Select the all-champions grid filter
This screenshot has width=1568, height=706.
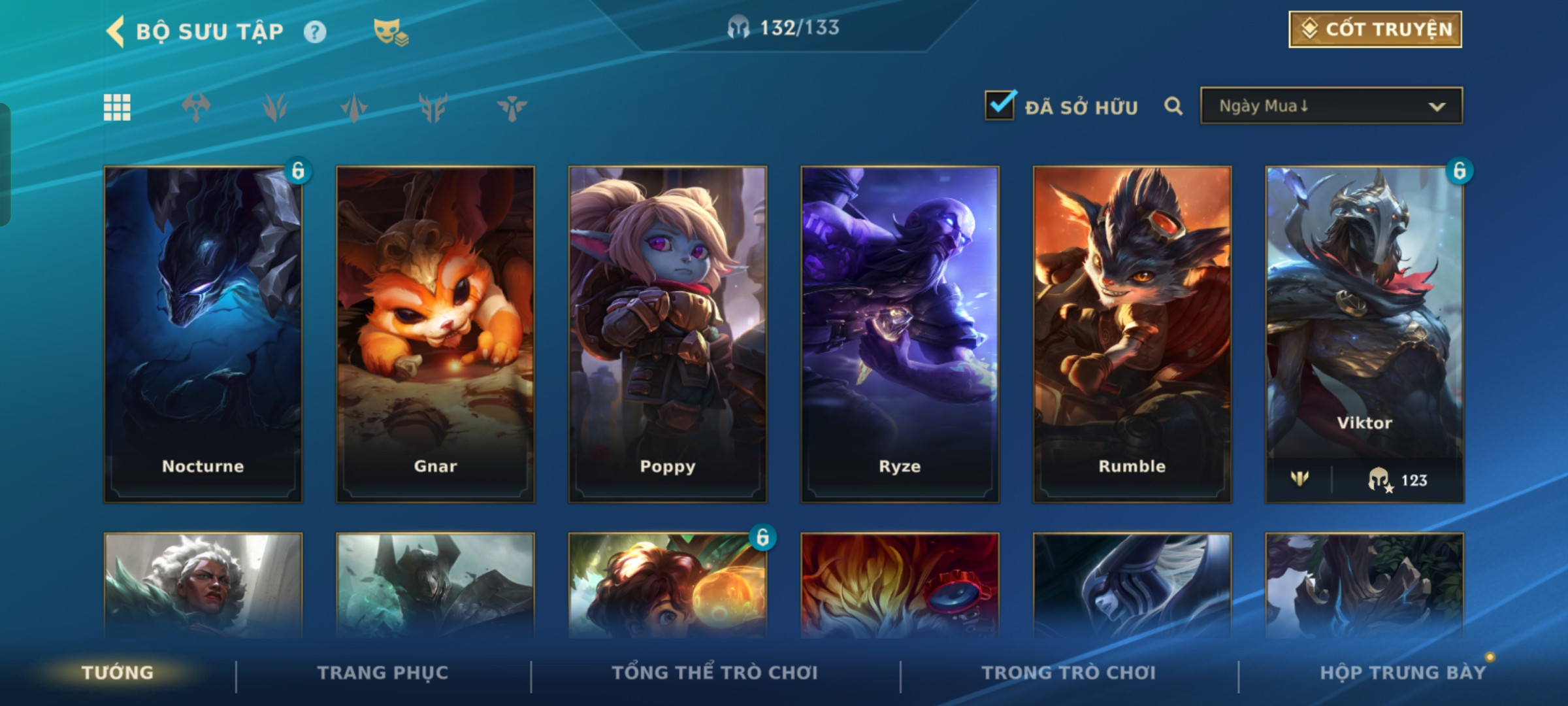click(118, 107)
